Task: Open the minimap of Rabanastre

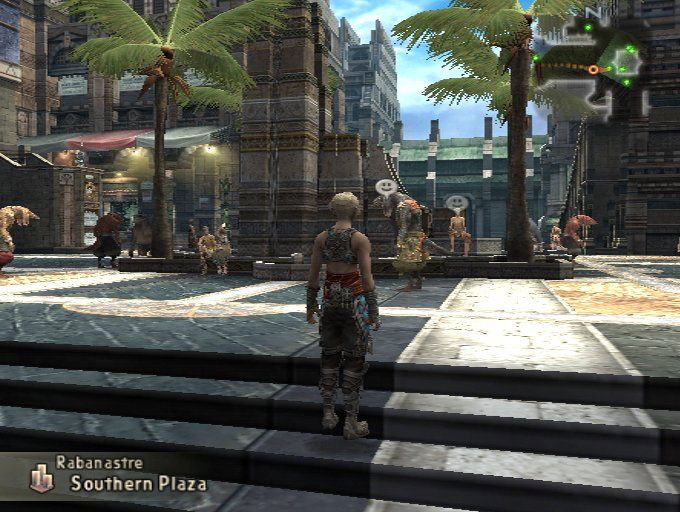Action: click(592, 62)
